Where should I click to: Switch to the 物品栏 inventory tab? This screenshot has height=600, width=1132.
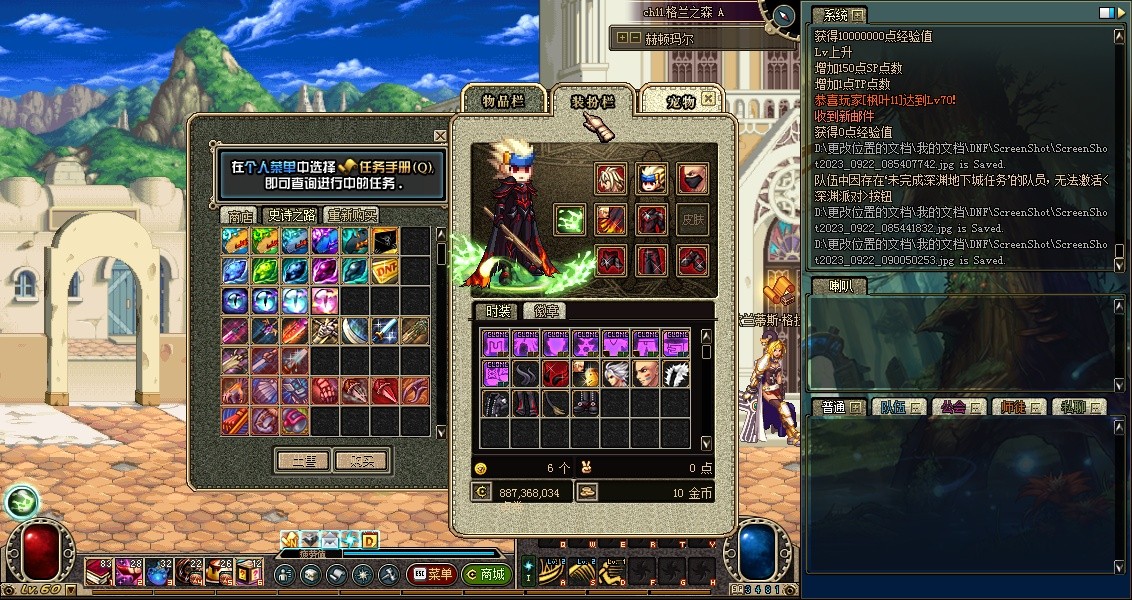503,101
